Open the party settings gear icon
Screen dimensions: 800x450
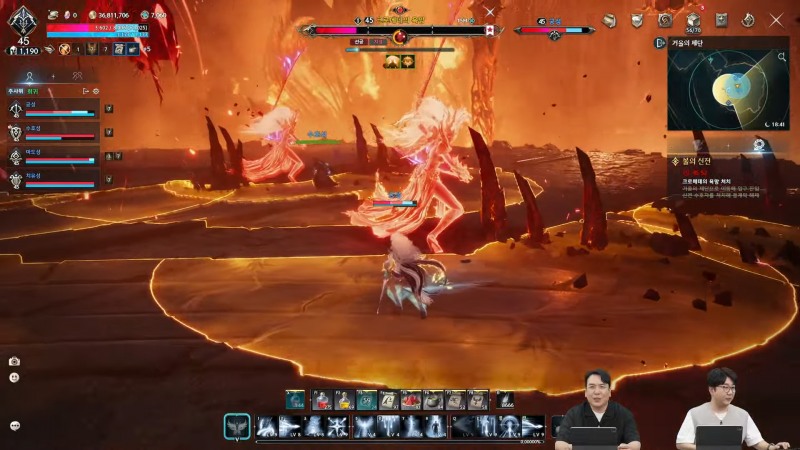(x=96, y=91)
